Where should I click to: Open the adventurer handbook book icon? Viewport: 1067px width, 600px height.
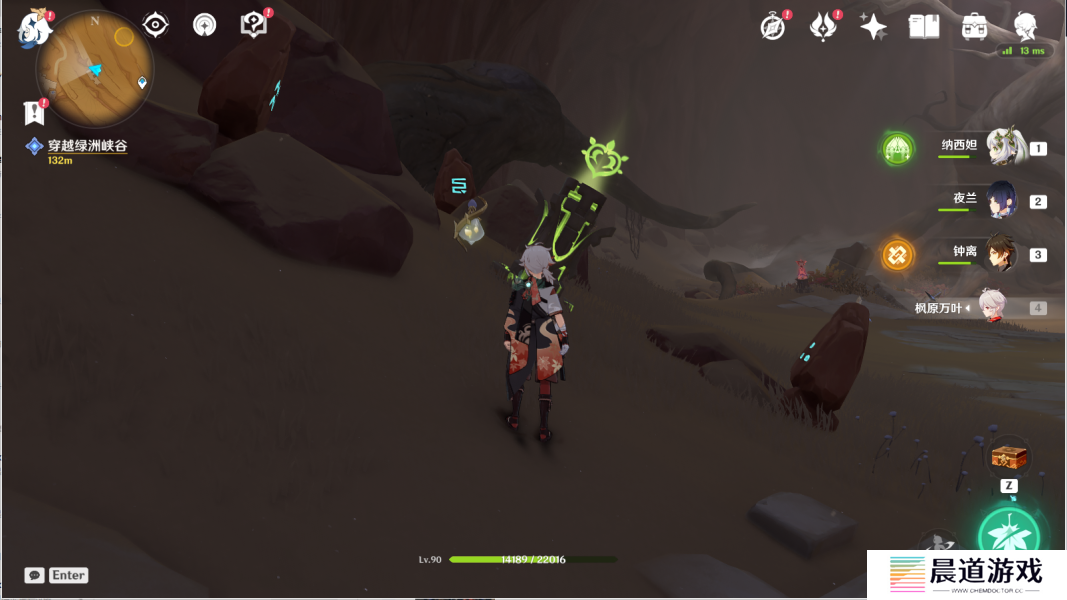pos(924,27)
